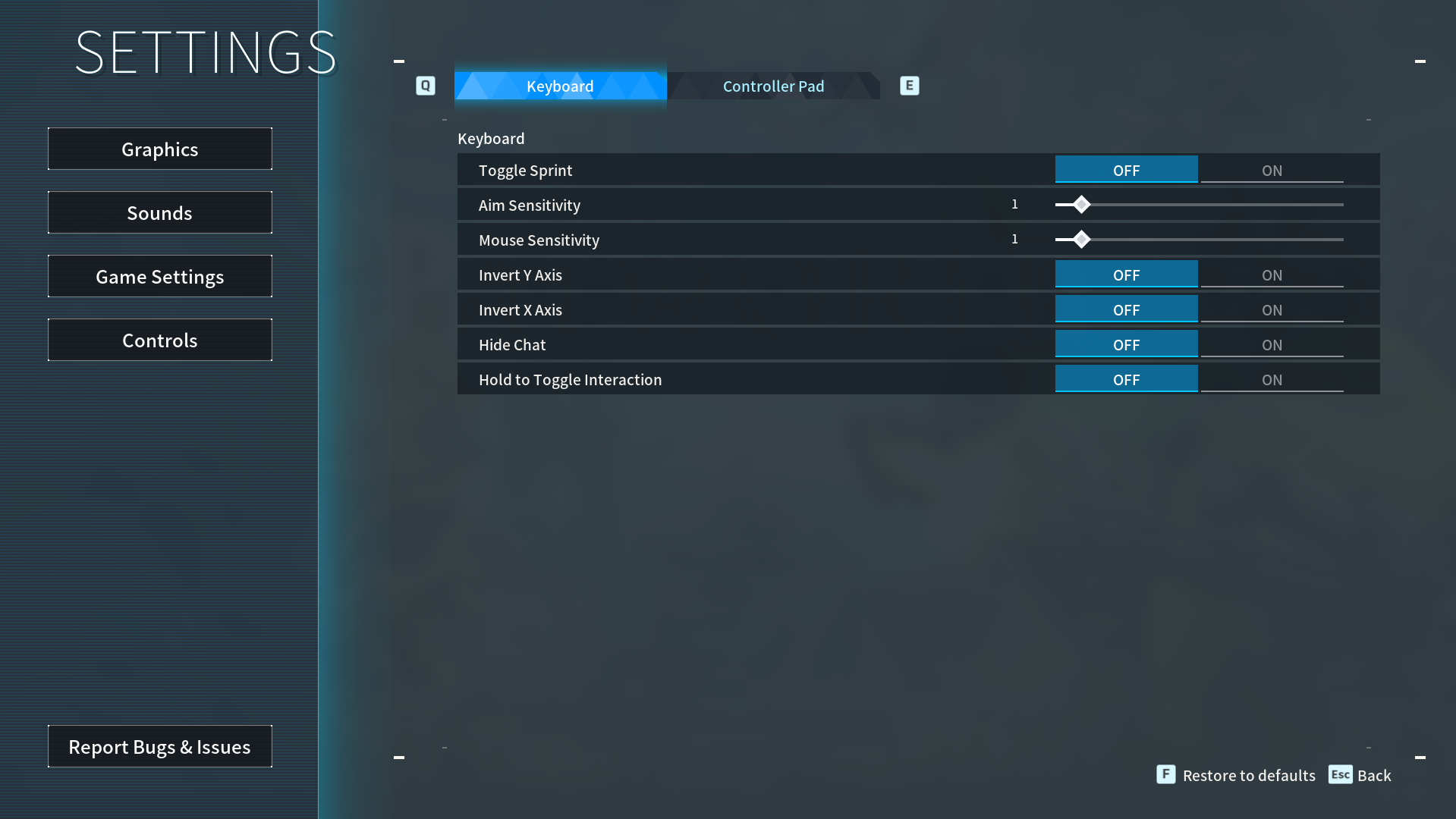Open the Graphics settings section
The width and height of the screenshot is (1456, 819).
159,149
